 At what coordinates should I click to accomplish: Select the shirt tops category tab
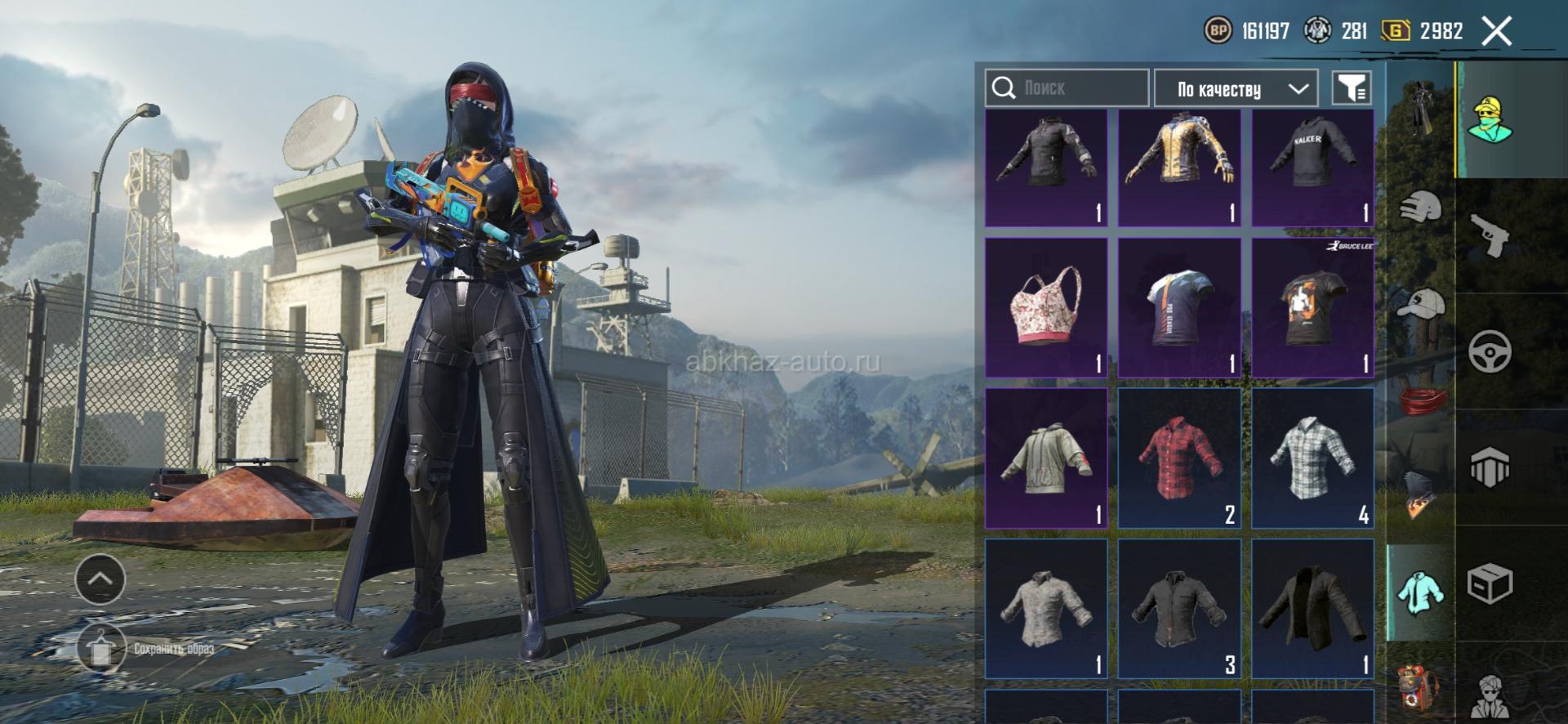(1421, 592)
